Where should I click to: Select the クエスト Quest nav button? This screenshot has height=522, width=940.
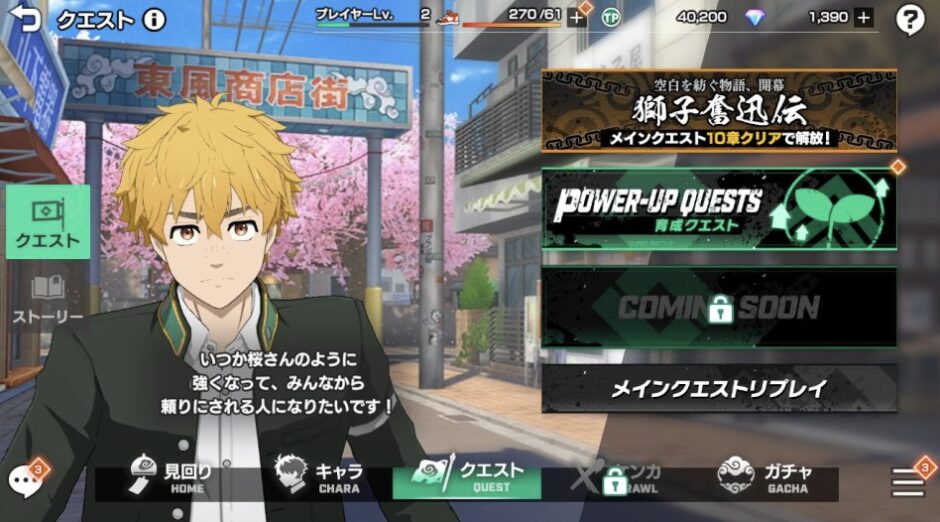tap(467, 478)
